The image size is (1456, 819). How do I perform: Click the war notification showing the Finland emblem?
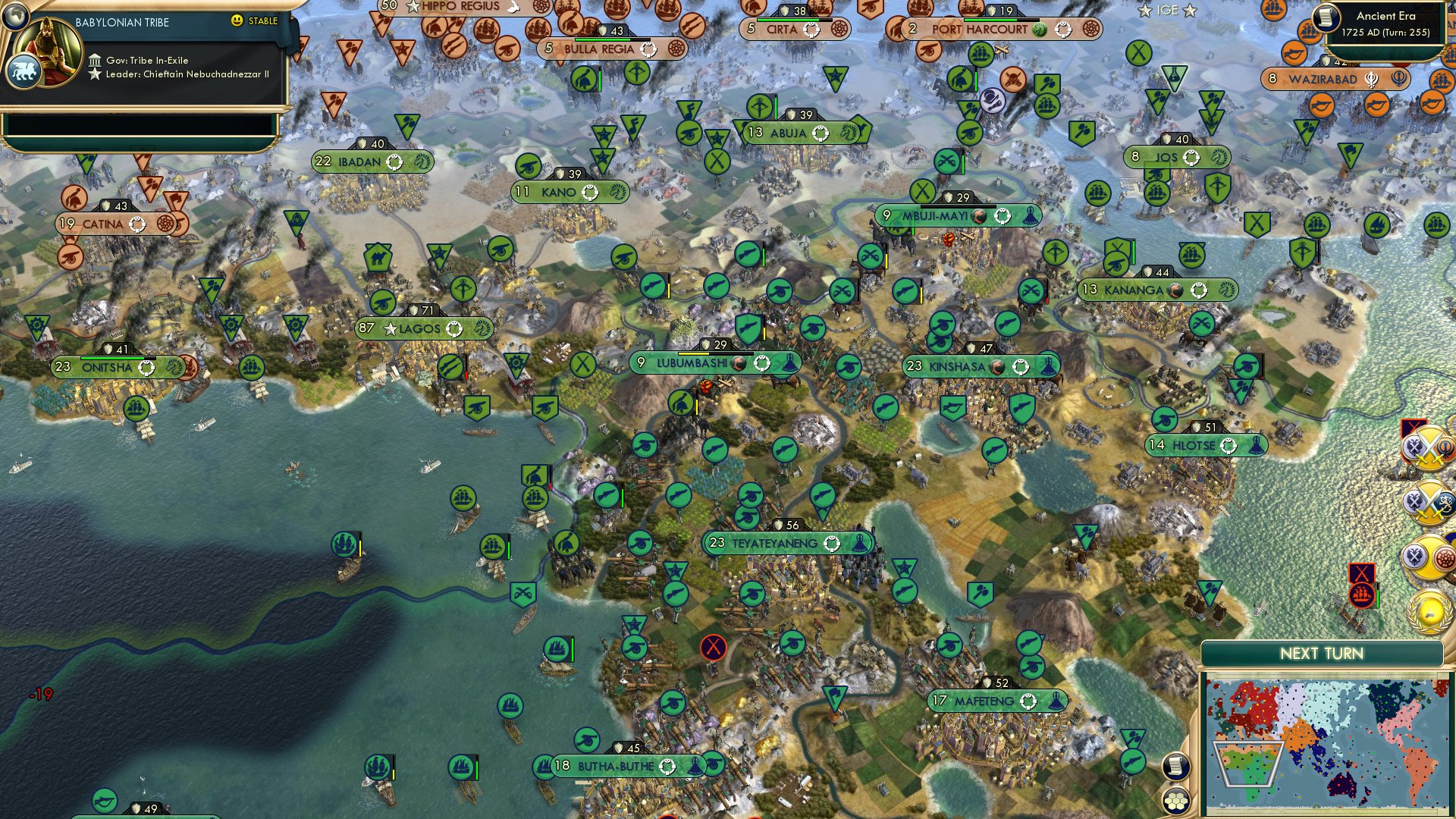pyautogui.click(x=1429, y=504)
